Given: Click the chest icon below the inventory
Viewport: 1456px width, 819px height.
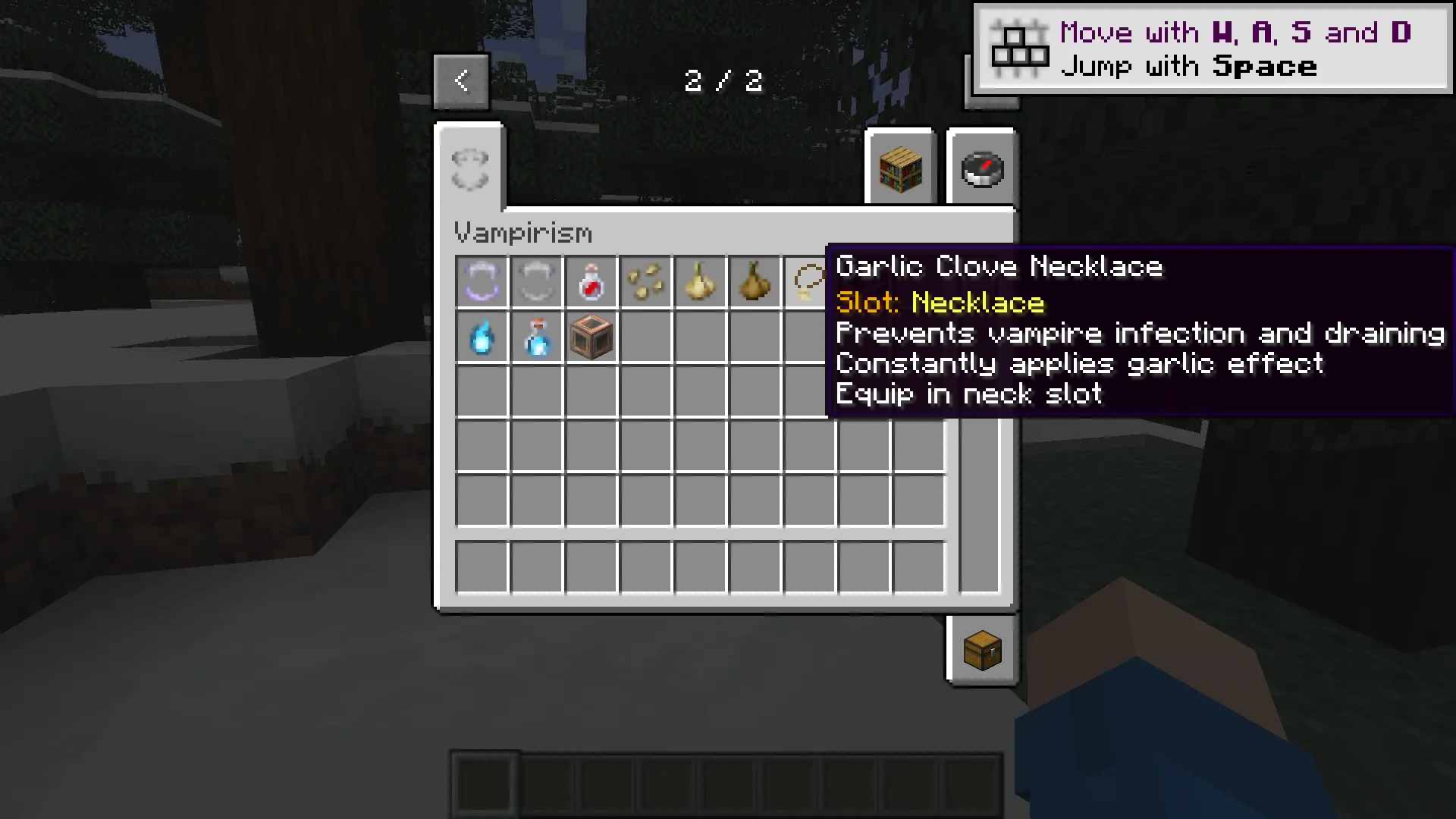Looking at the screenshot, I should [x=982, y=651].
